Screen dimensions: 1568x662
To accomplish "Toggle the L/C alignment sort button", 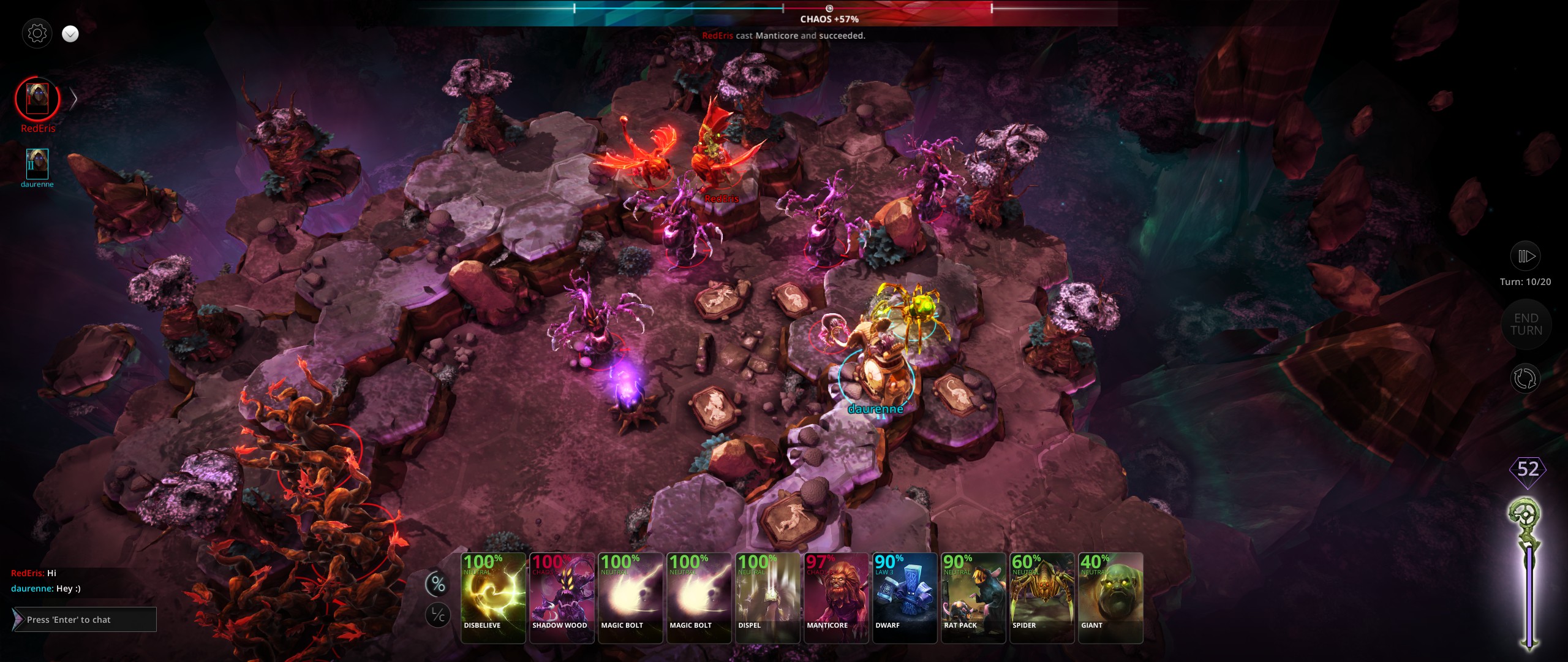I will click(x=438, y=615).
